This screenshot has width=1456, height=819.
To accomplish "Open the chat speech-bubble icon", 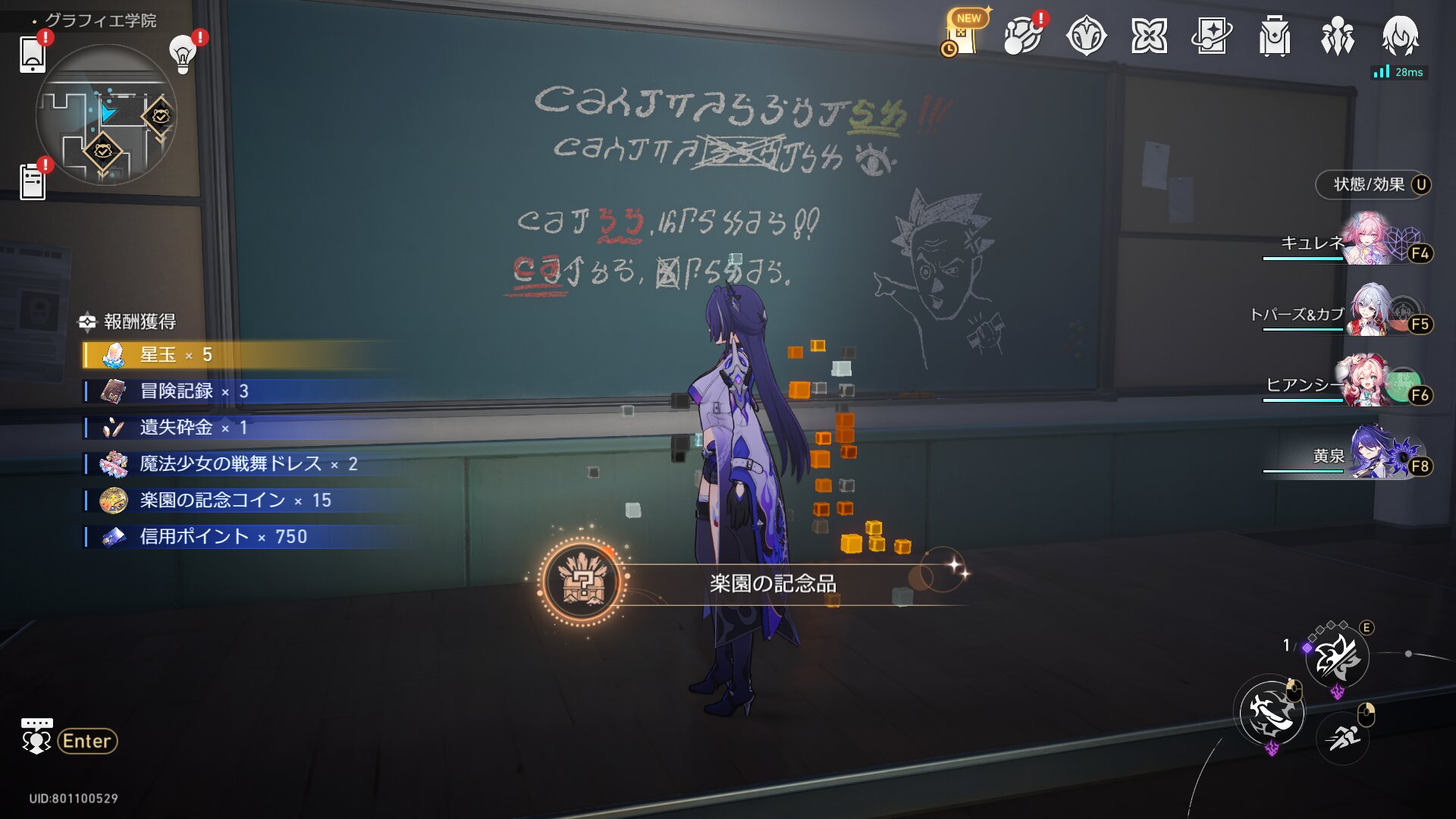I will point(36,736).
